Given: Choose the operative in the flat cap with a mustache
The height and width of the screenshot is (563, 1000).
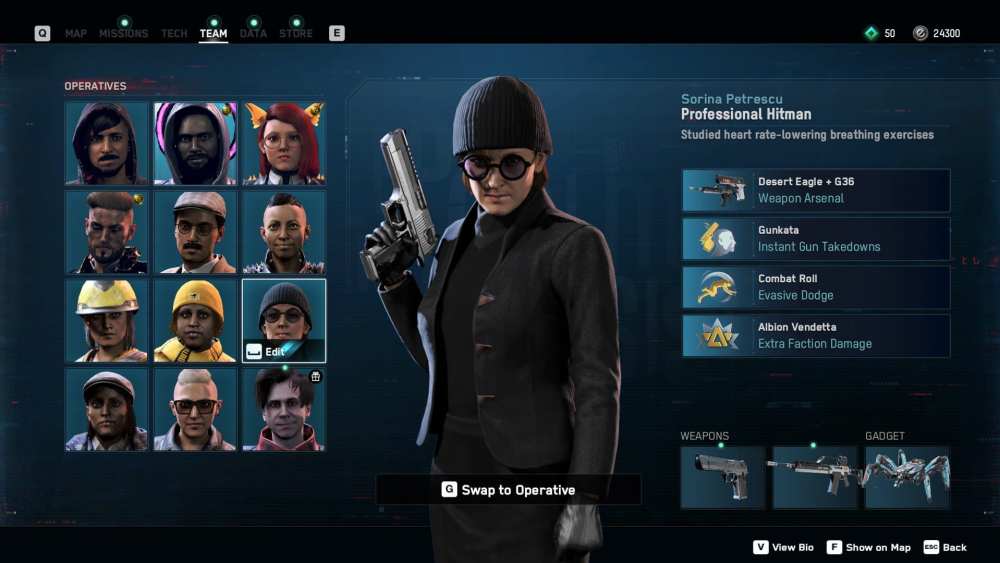Looking at the screenshot, I should tap(195, 232).
